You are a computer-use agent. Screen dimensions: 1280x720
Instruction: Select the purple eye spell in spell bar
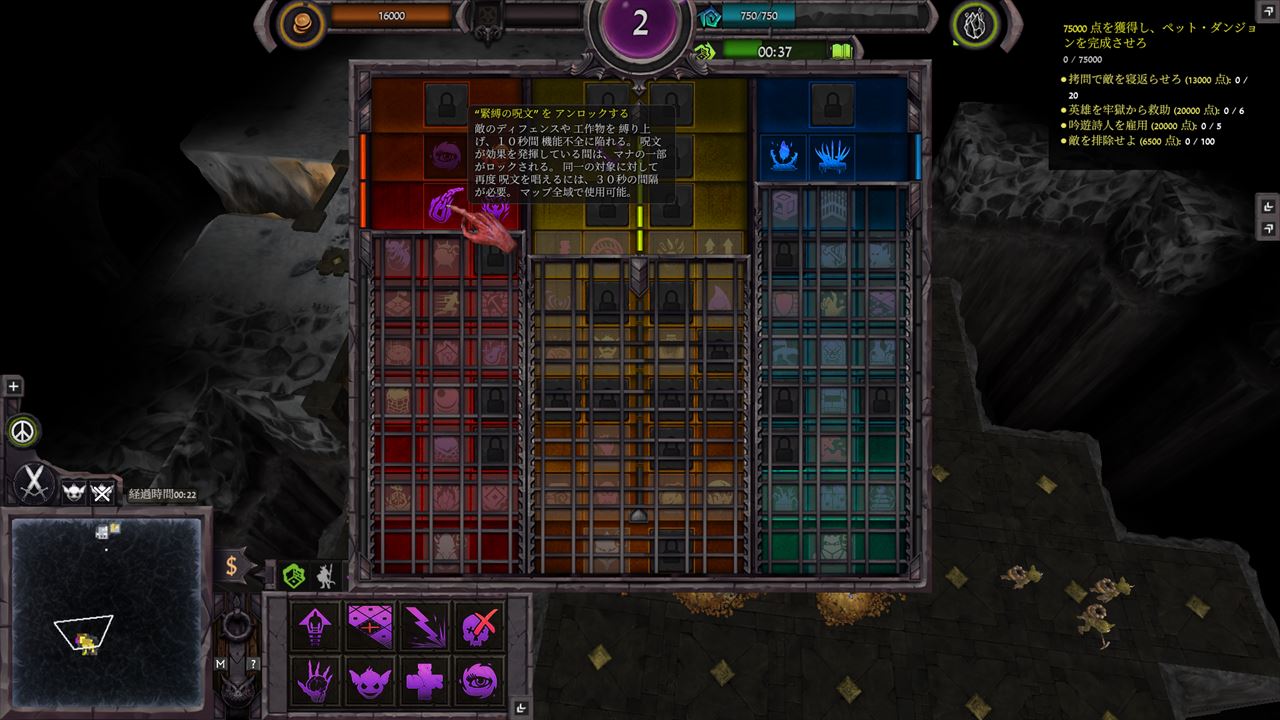(x=478, y=682)
